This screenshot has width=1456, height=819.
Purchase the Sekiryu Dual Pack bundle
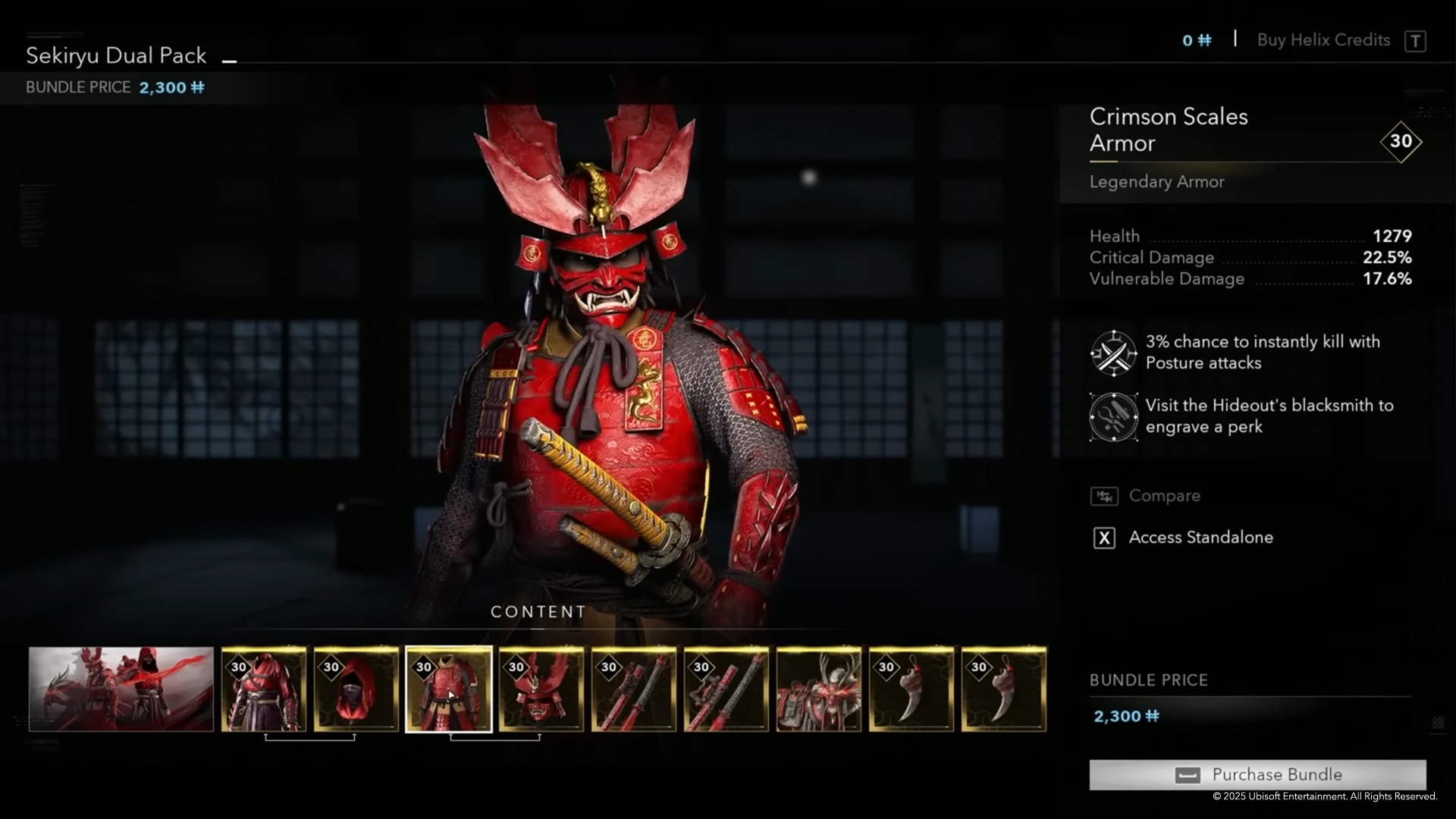(x=1257, y=774)
